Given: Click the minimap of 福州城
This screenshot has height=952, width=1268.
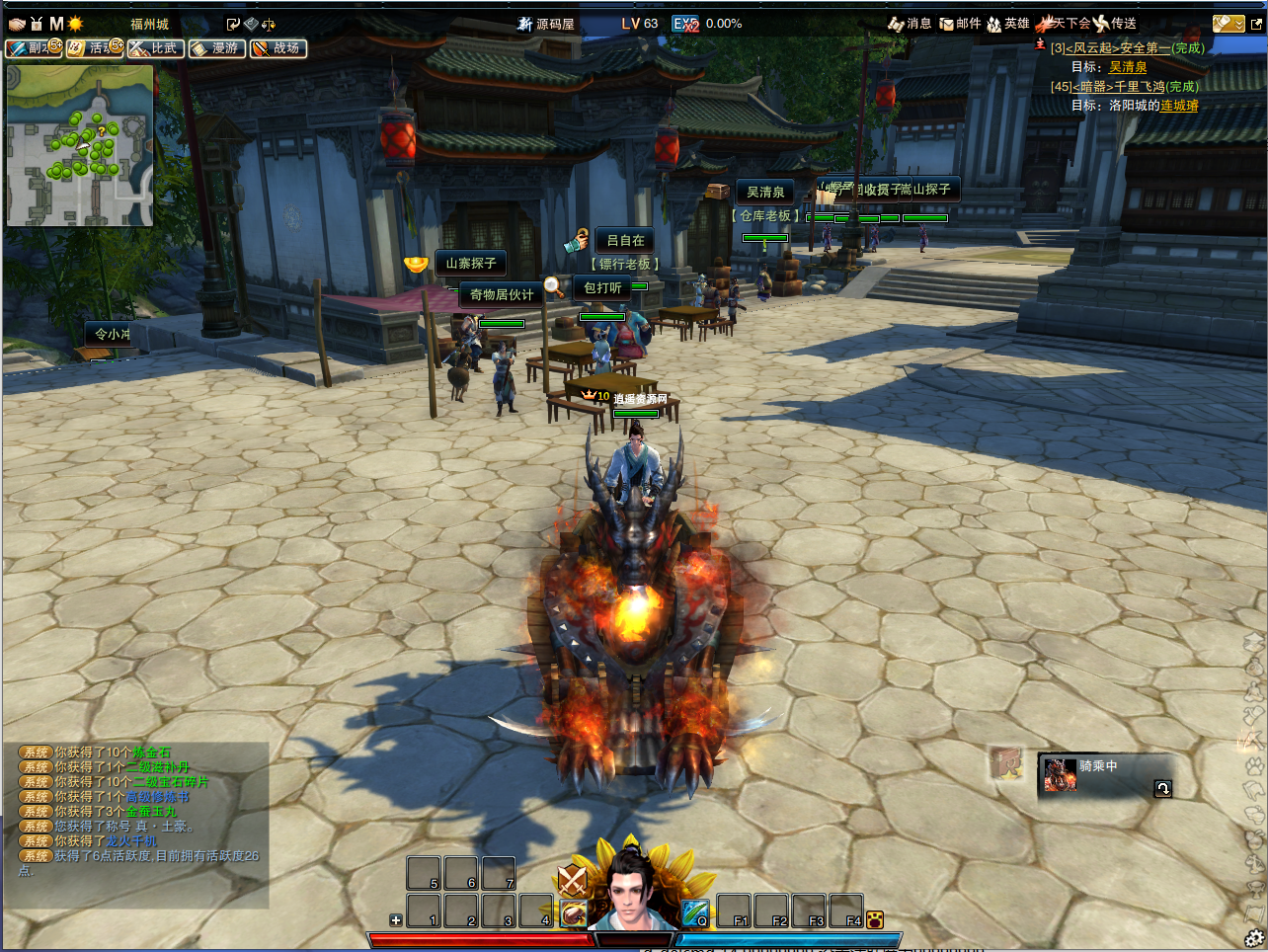Looking at the screenshot, I should tap(80, 145).
